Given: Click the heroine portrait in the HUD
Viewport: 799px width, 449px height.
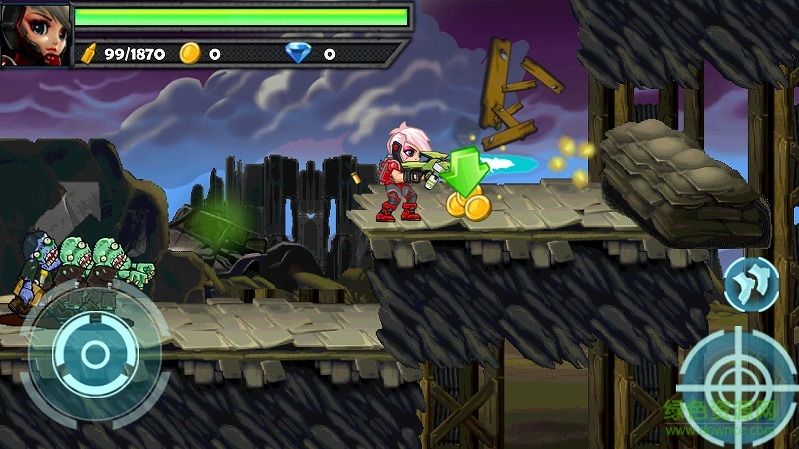Looking at the screenshot, I should pos(36,34).
